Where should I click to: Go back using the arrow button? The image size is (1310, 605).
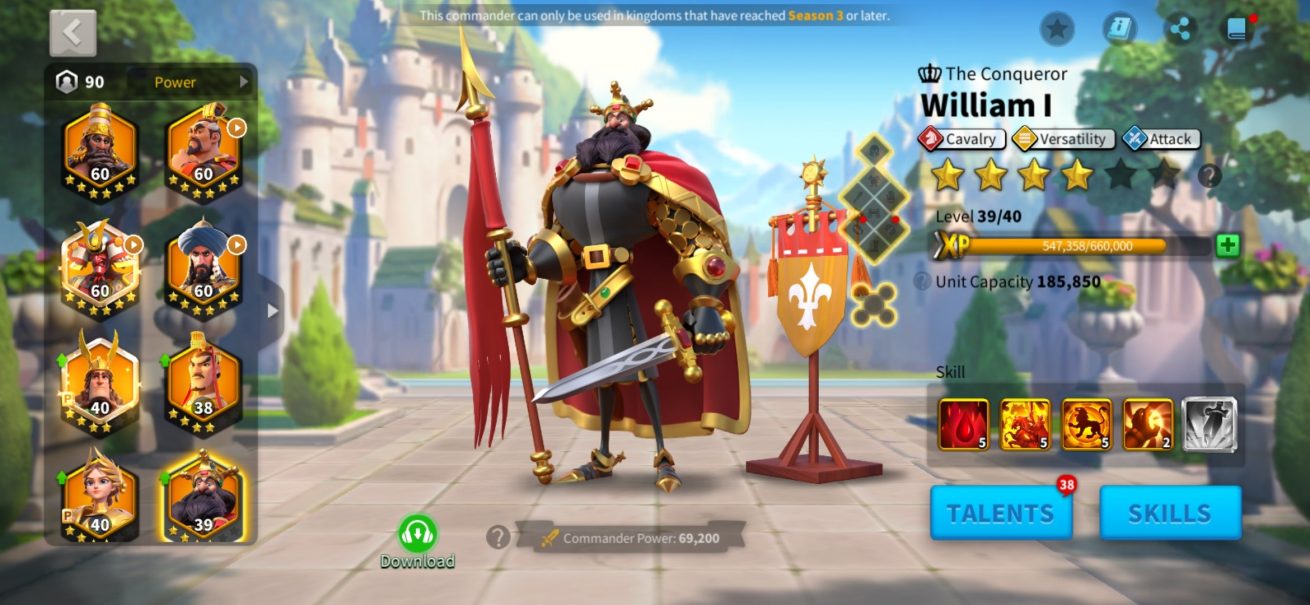click(x=73, y=33)
